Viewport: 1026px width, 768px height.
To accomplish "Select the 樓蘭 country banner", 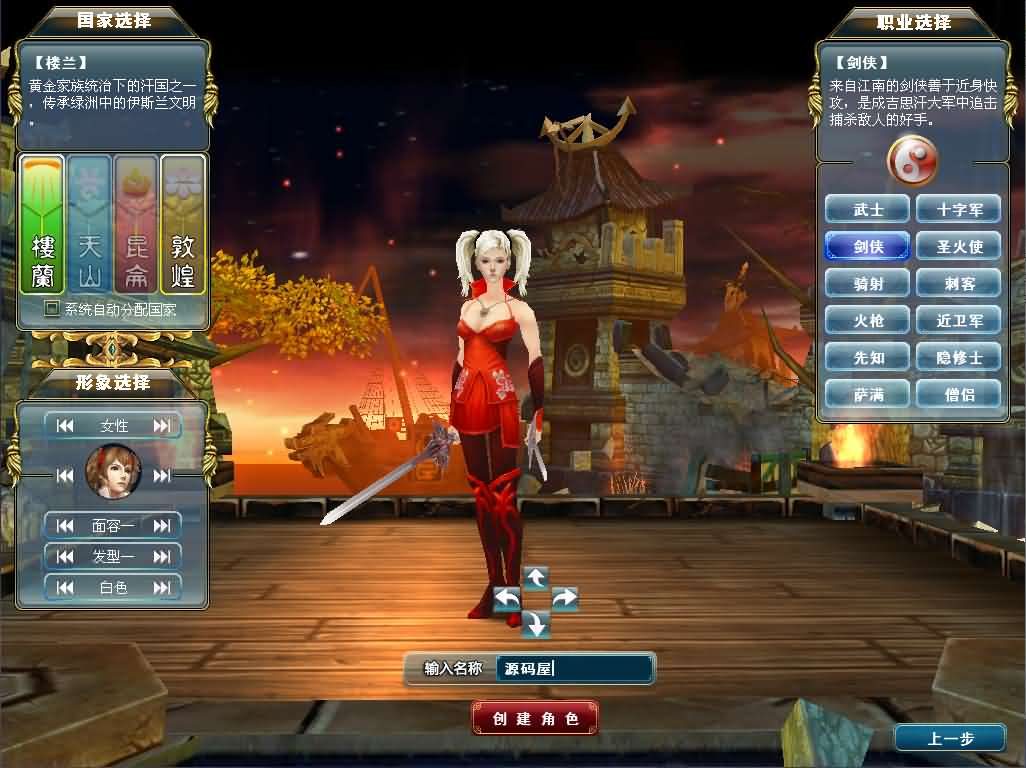I will [x=42, y=224].
